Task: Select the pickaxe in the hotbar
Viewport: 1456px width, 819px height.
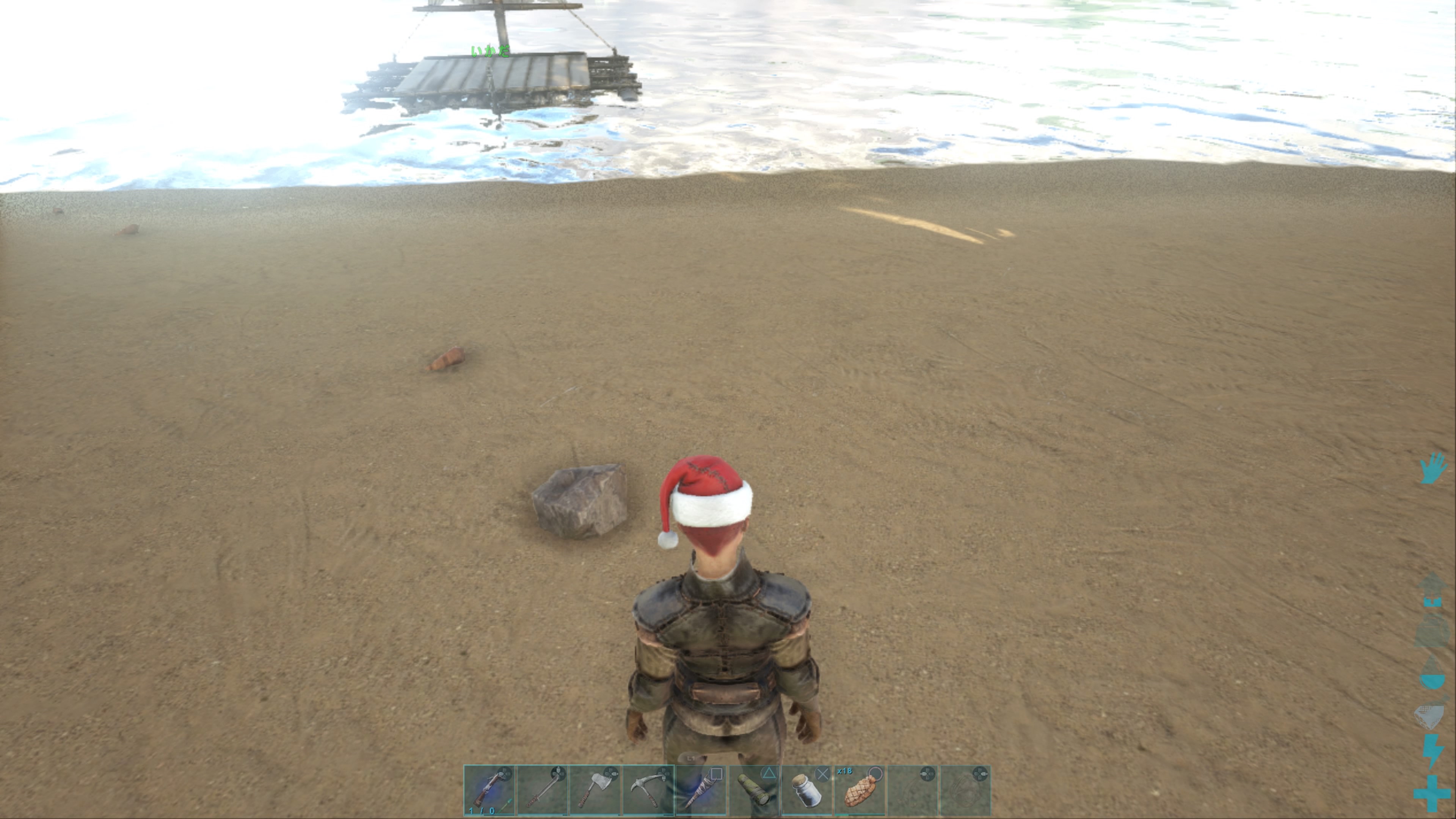Action: coord(648,789)
